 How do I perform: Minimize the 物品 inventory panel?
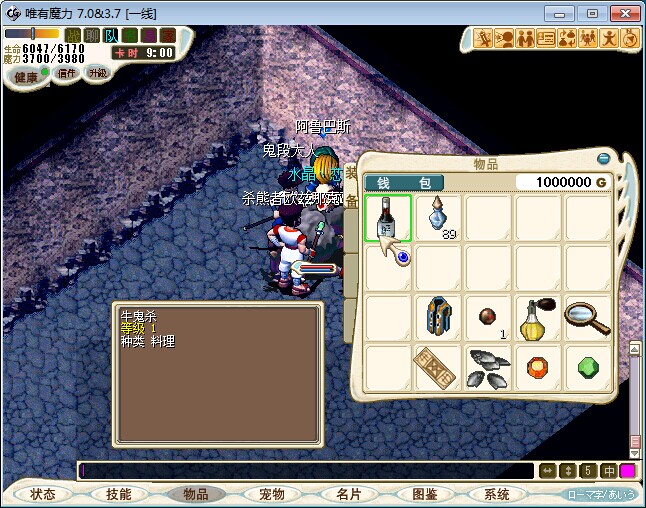pos(603,157)
